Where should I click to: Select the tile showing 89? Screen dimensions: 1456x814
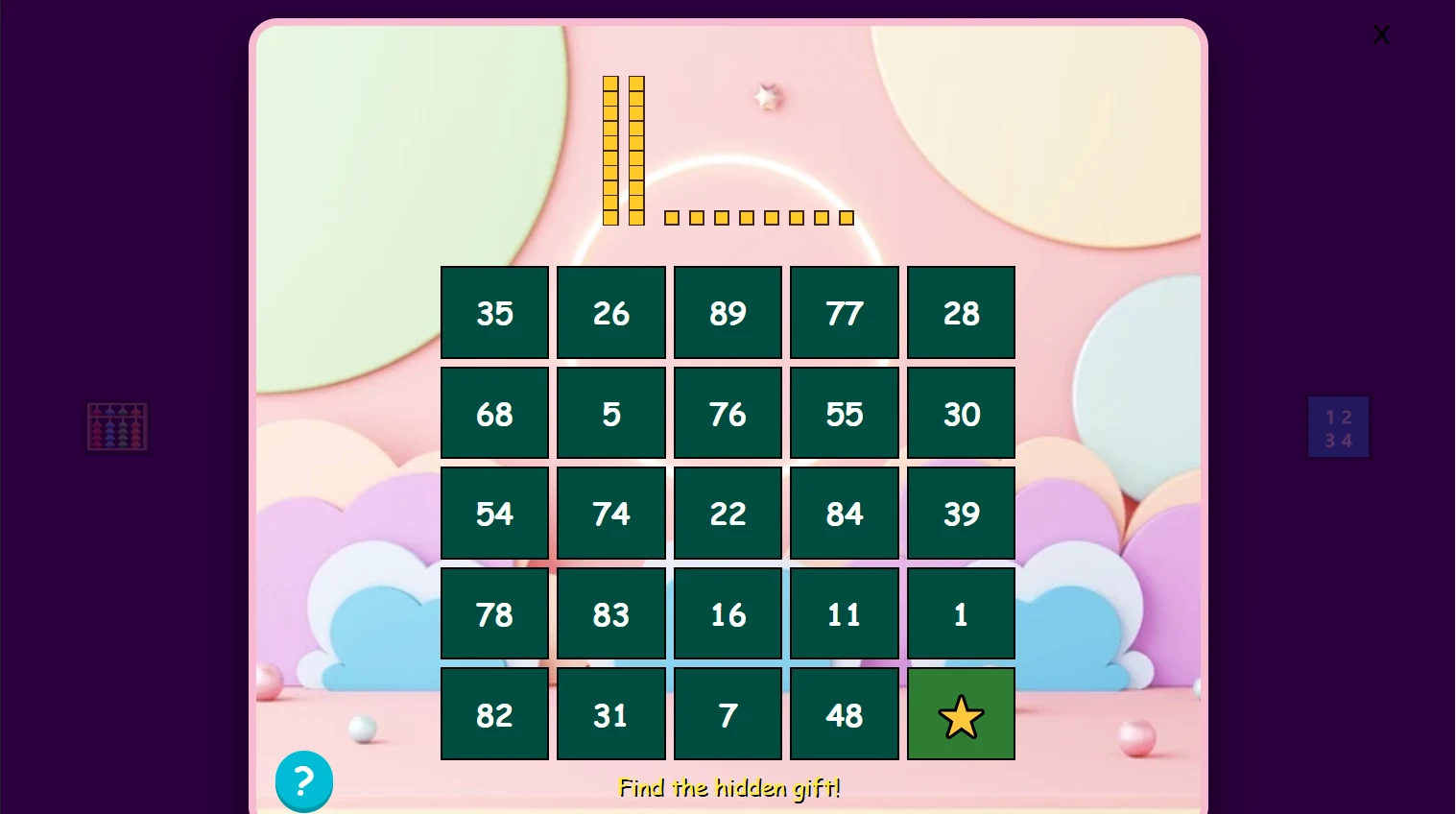click(728, 313)
